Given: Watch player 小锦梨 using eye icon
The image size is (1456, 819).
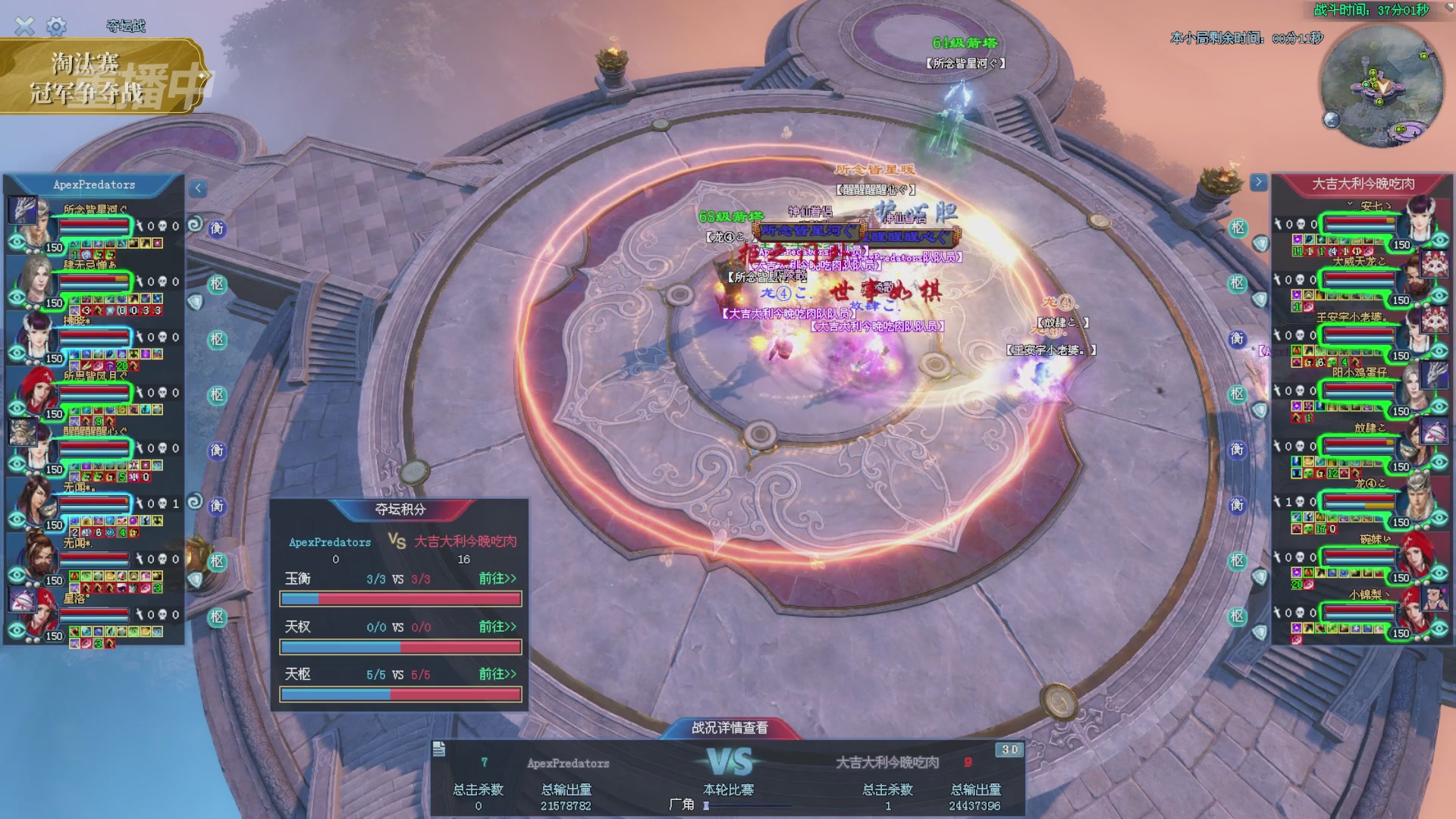Looking at the screenshot, I should tap(1439, 630).
